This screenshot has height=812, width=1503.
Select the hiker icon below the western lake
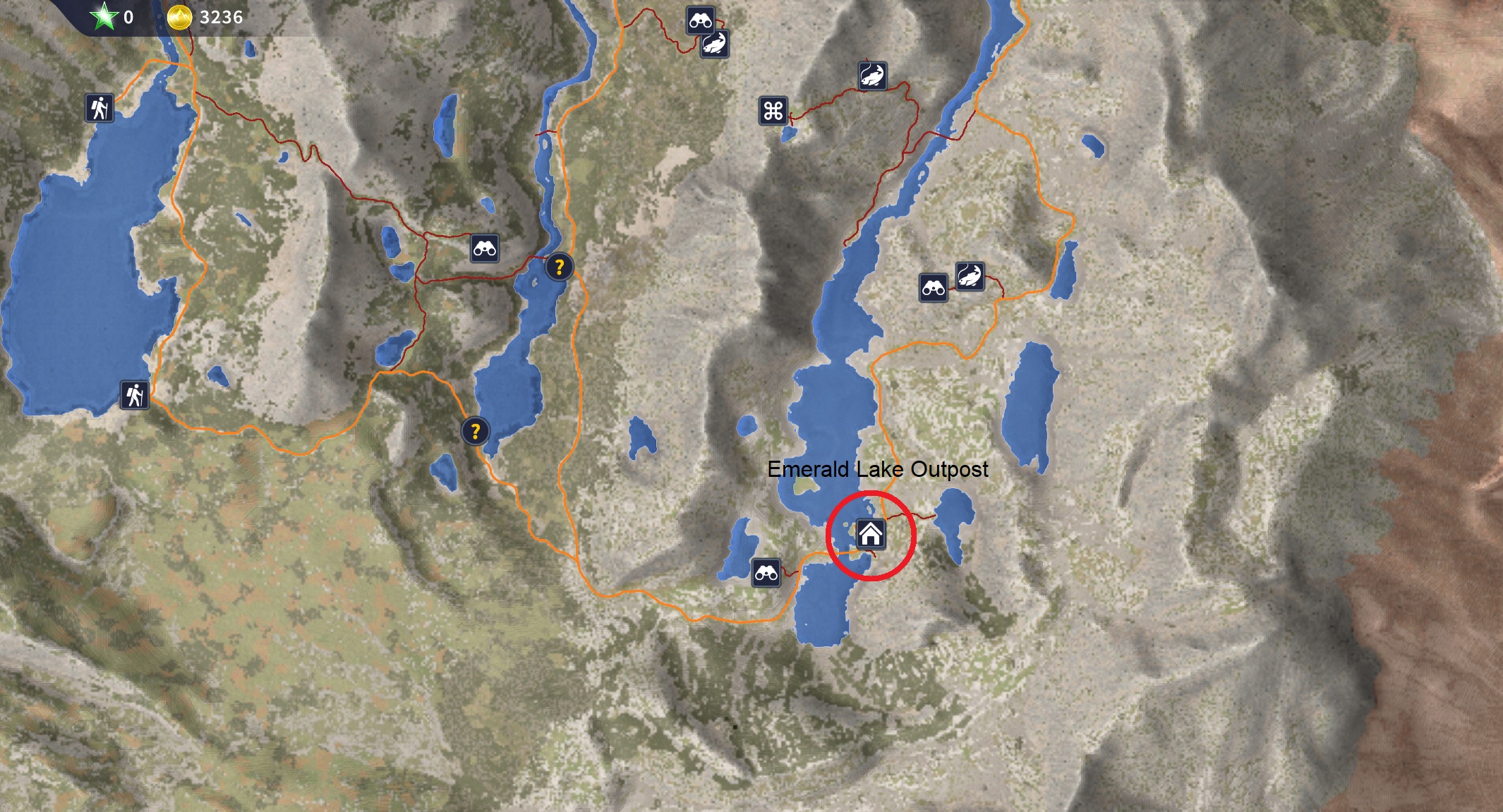(x=134, y=396)
